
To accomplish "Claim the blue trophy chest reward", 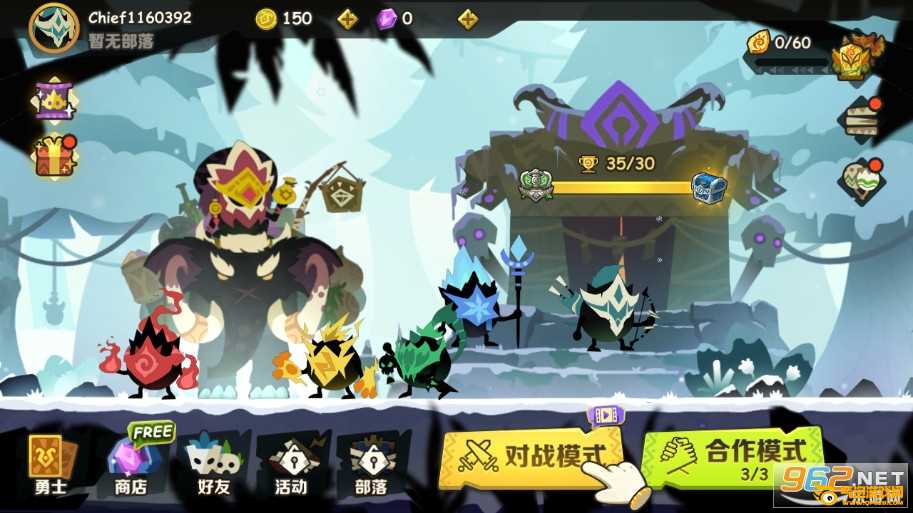I will coord(708,186).
